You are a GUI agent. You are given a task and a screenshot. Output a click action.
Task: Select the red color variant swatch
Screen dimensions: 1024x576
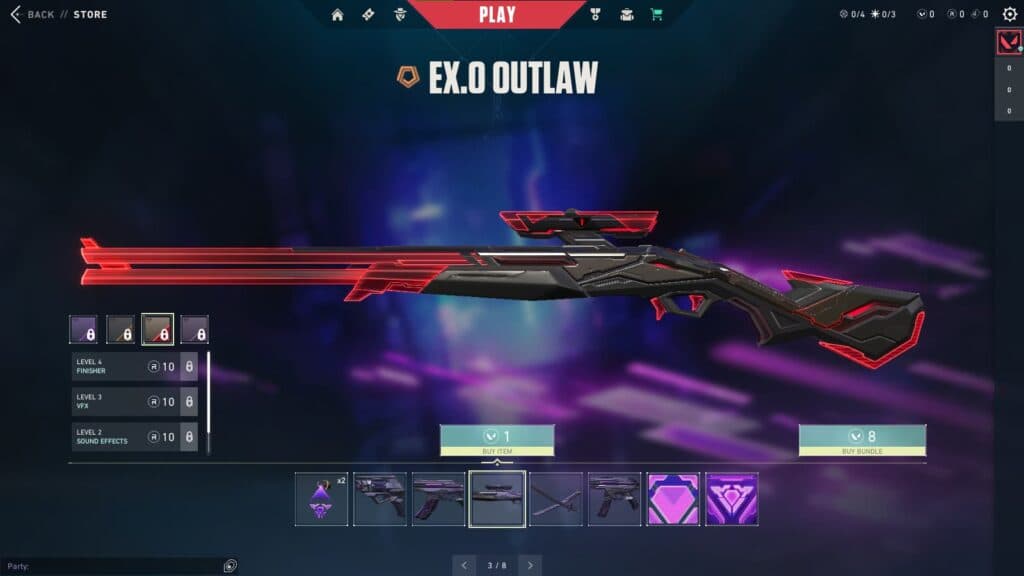[x=157, y=329]
